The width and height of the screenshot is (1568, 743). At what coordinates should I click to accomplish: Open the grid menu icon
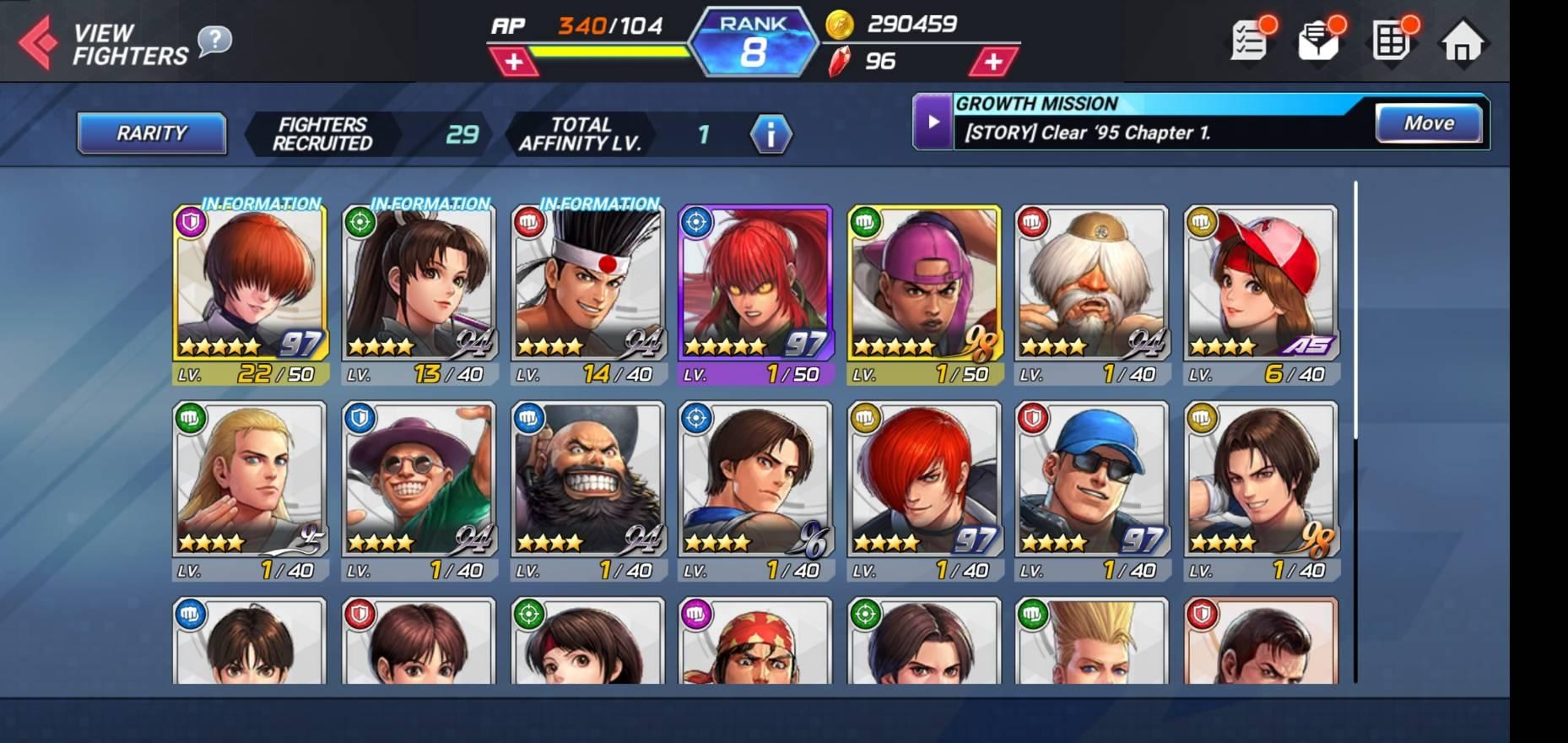(x=1390, y=41)
